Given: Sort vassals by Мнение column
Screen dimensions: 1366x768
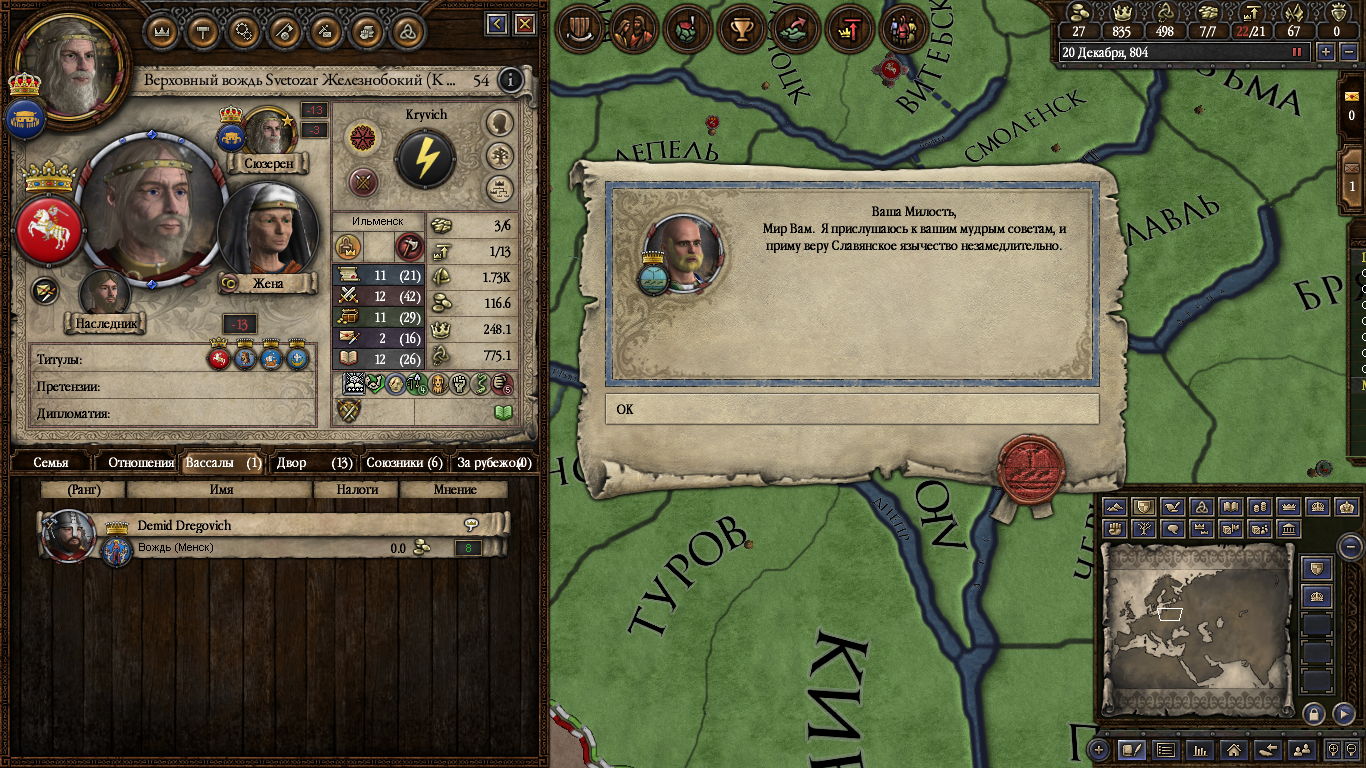Looking at the screenshot, I should (x=454, y=490).
